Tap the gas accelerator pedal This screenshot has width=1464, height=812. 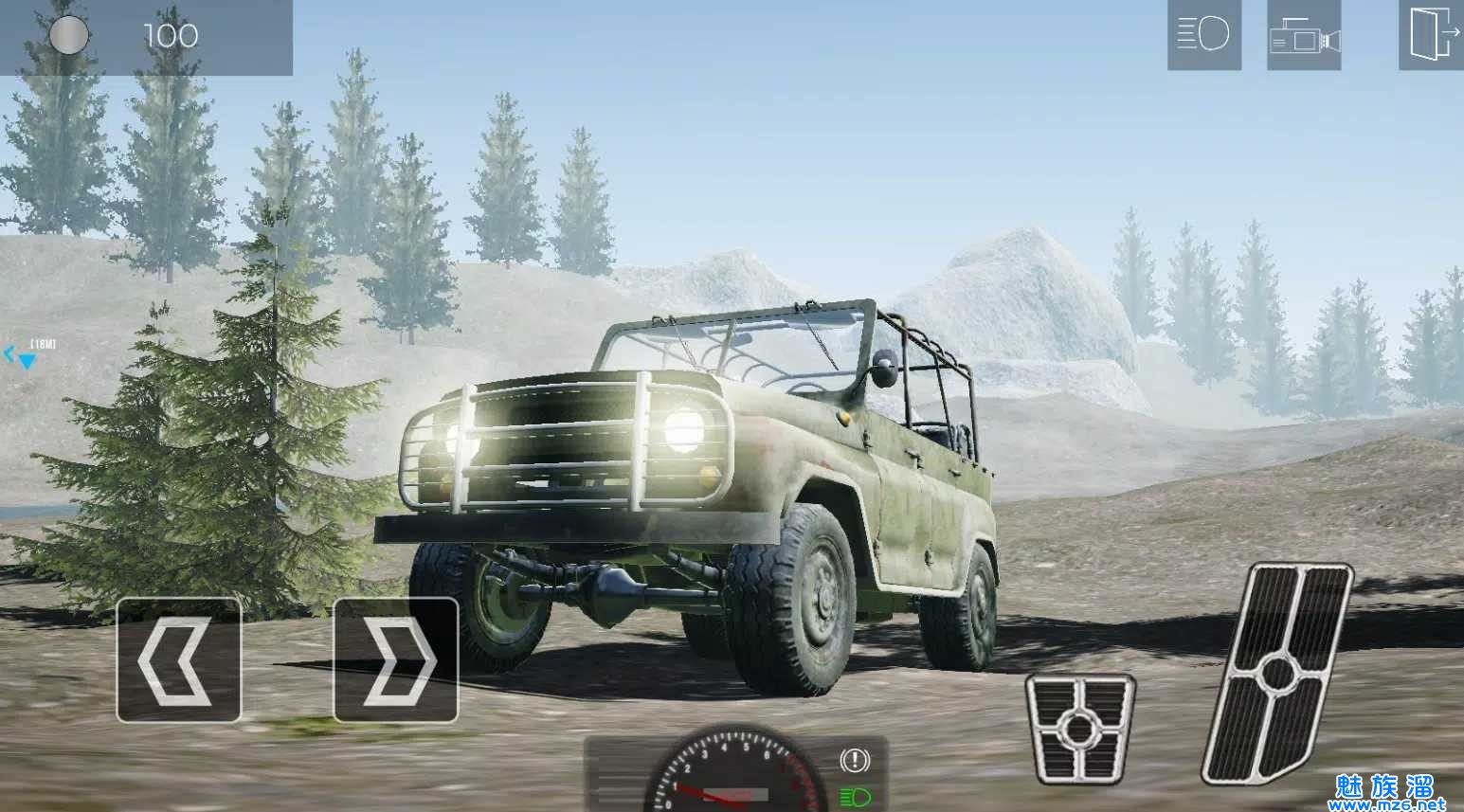pyautogui.click(x=1277, y=673)
